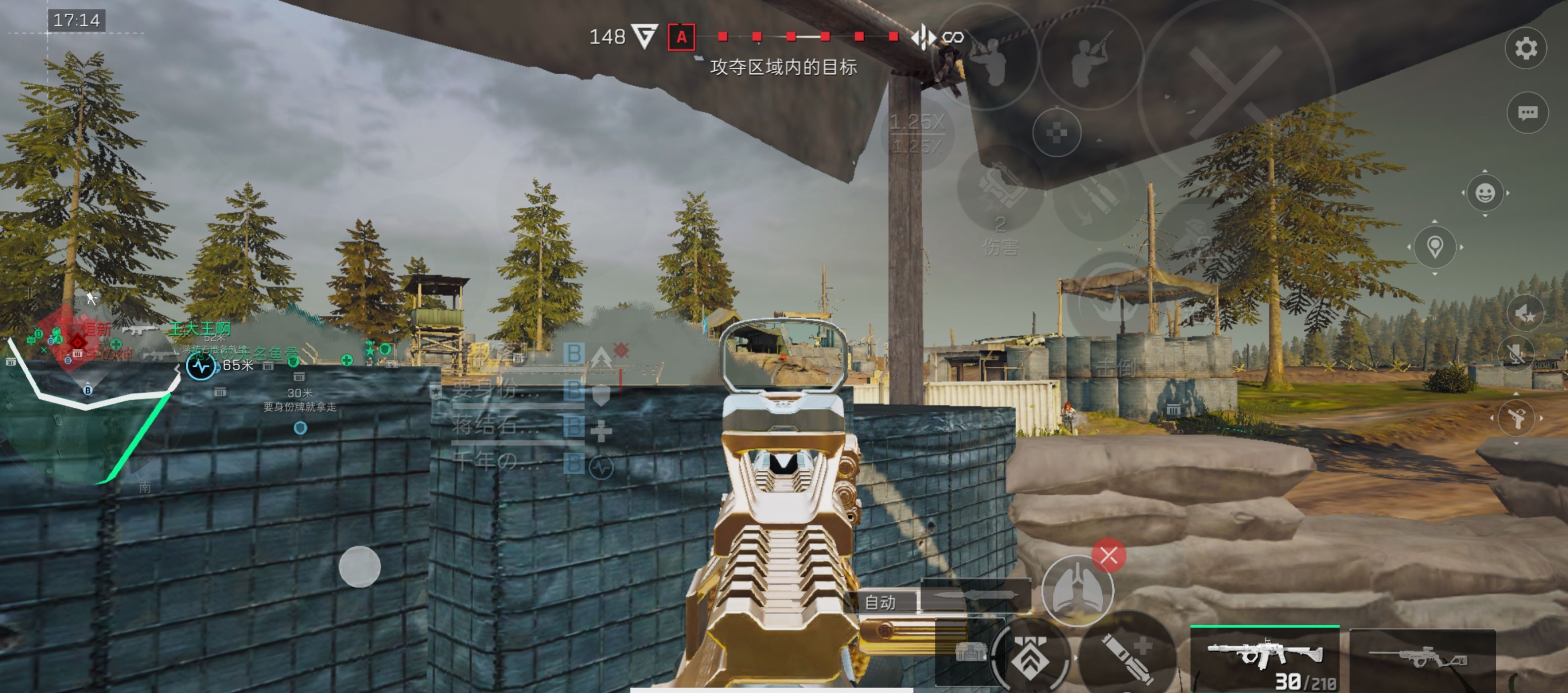Open the settings gear menu
This screenshot has height=693, width=1568.
pos(1525,49)
